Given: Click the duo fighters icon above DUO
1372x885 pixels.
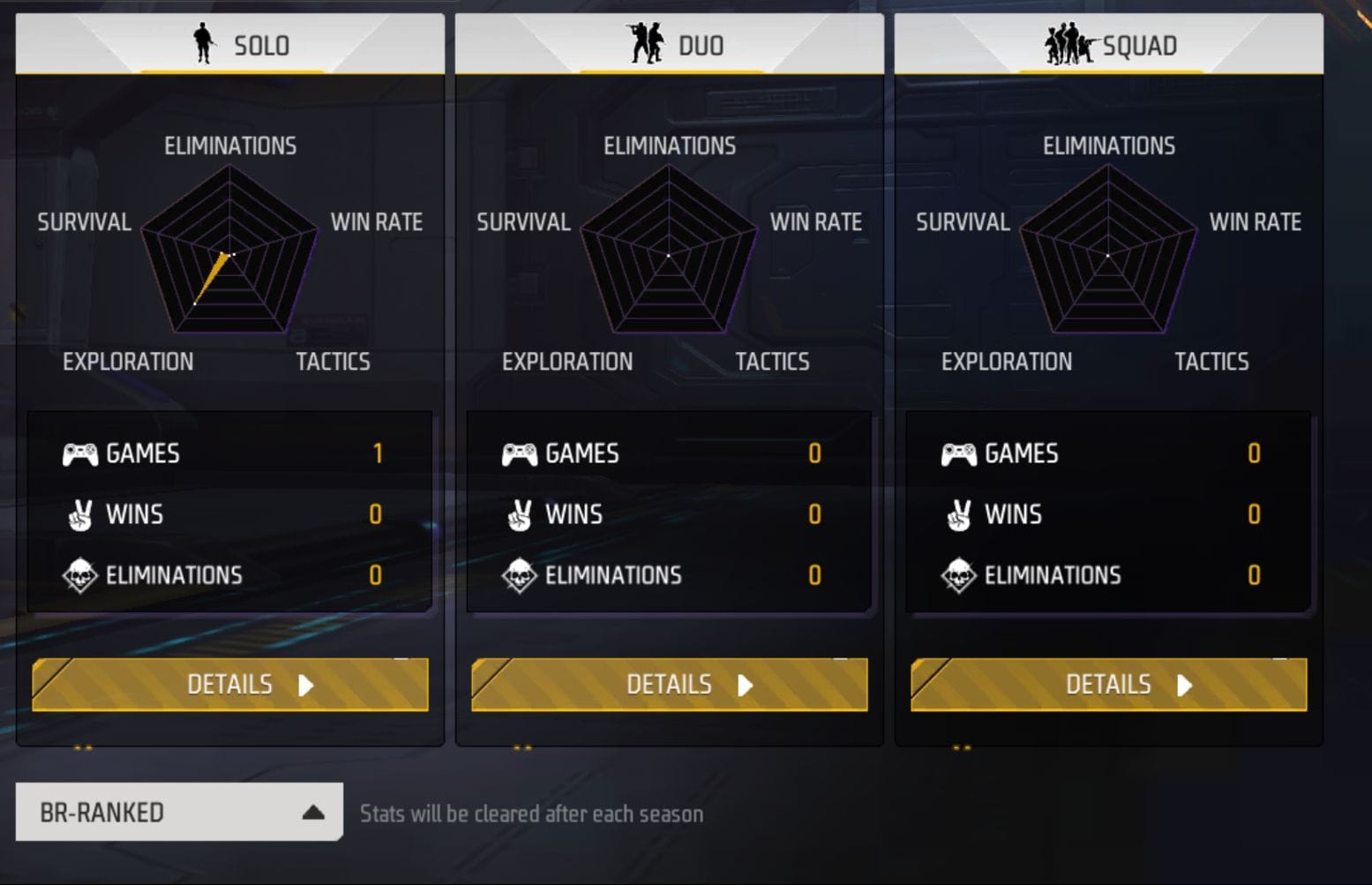Looking at the screenshot, I should coord(645,43).
